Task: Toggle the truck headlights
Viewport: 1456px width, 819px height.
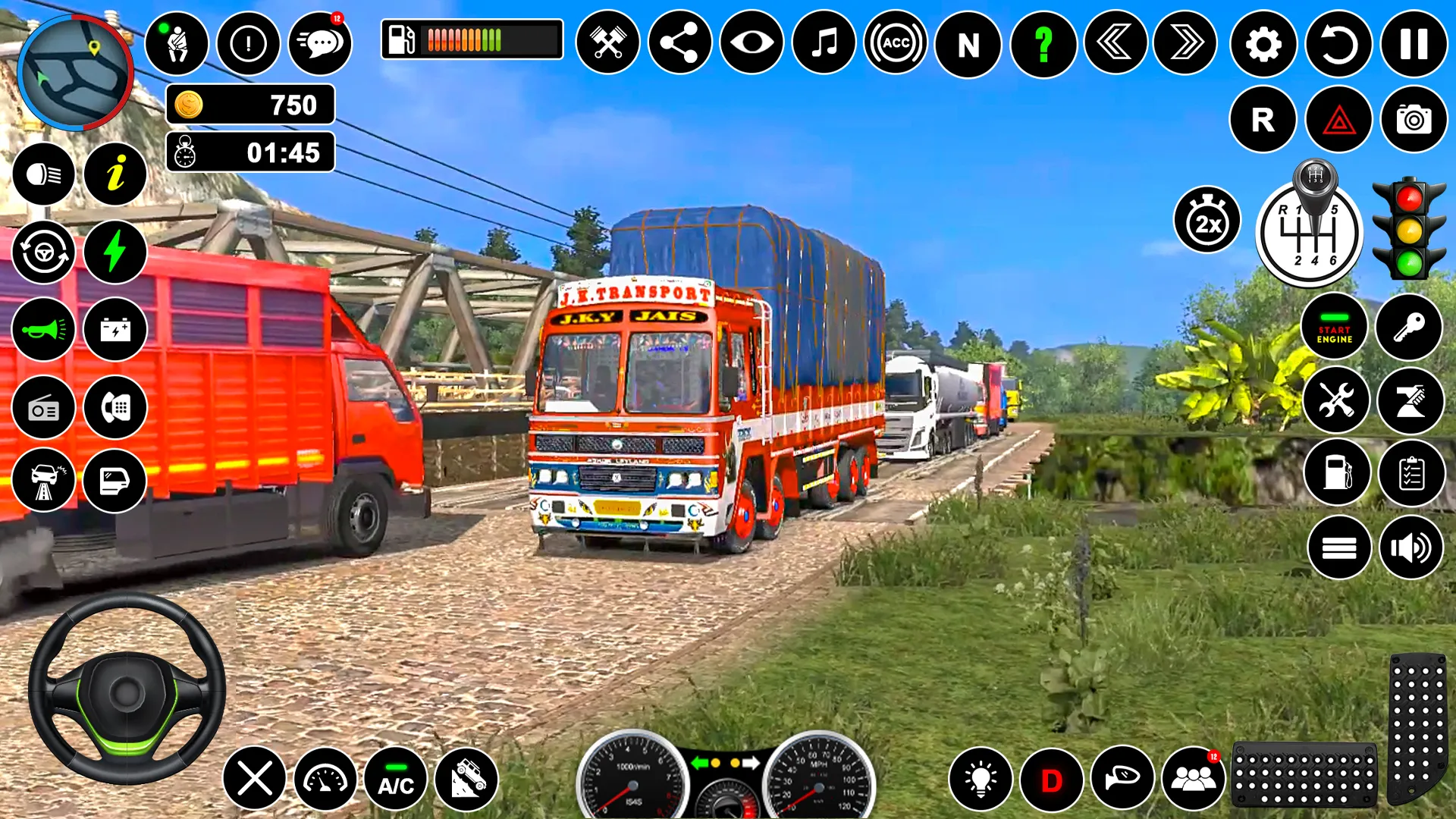Action: [x=43, y=173]
